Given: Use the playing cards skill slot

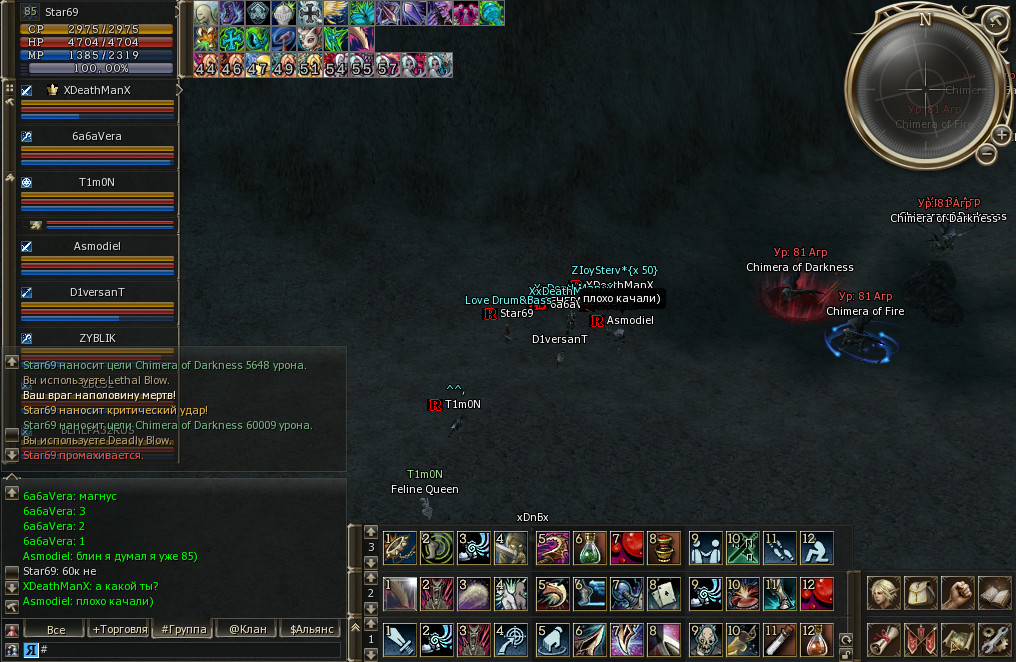Looking at the screenshot, I should tap(665, 594).
